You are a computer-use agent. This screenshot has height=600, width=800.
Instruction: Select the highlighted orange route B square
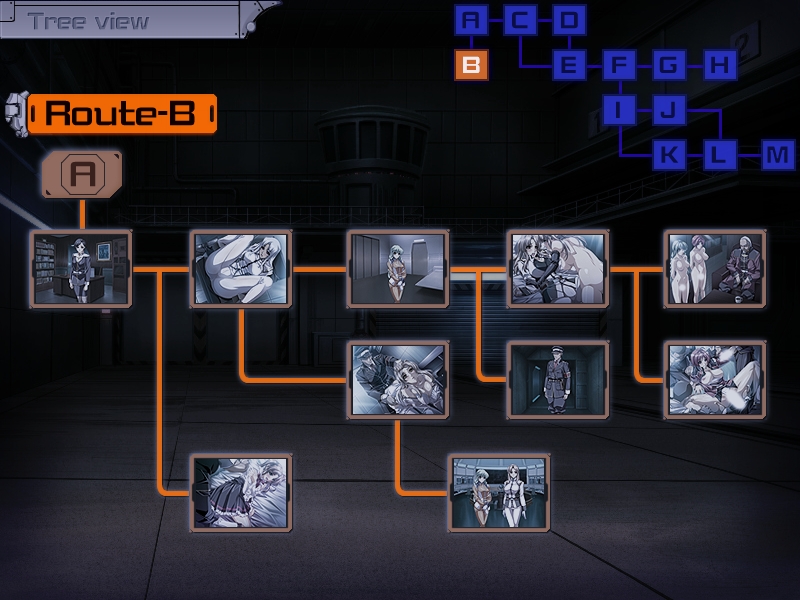472,66
